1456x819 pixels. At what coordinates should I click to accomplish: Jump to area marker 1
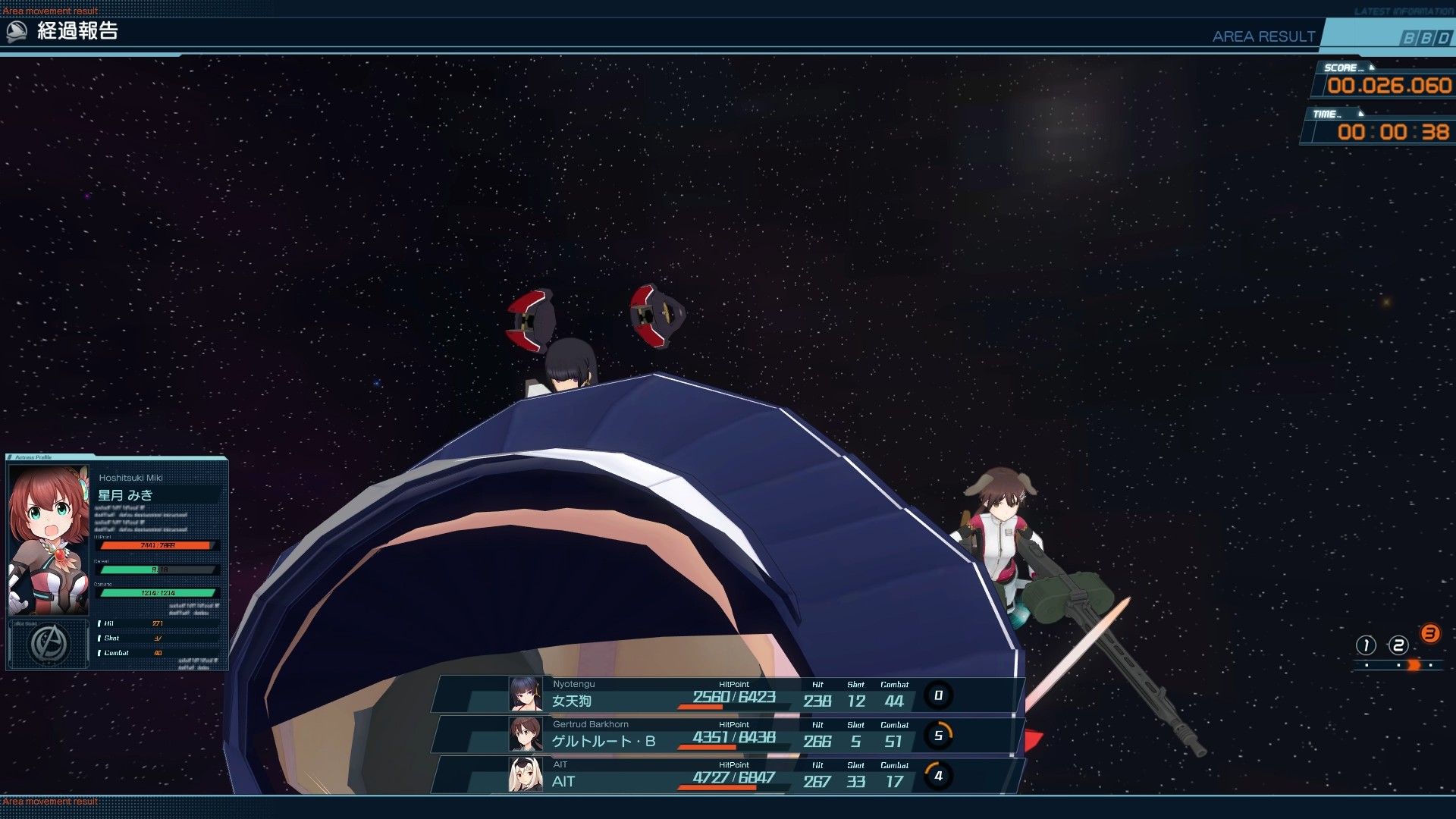pyautogui.click(x=1366, y=645)
